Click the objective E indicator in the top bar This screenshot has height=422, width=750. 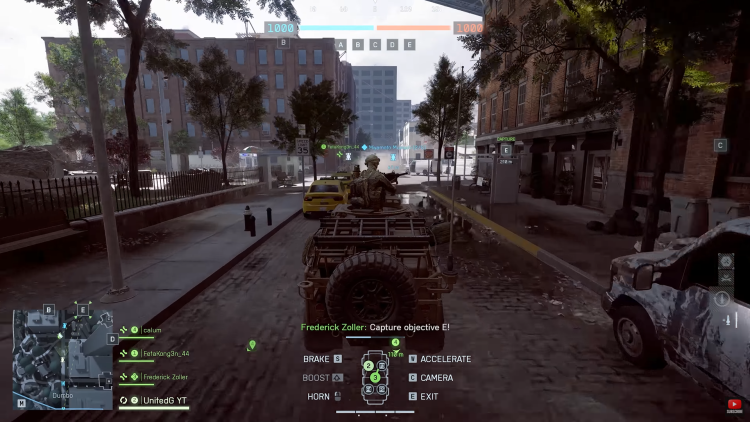(x=409, y=45)
